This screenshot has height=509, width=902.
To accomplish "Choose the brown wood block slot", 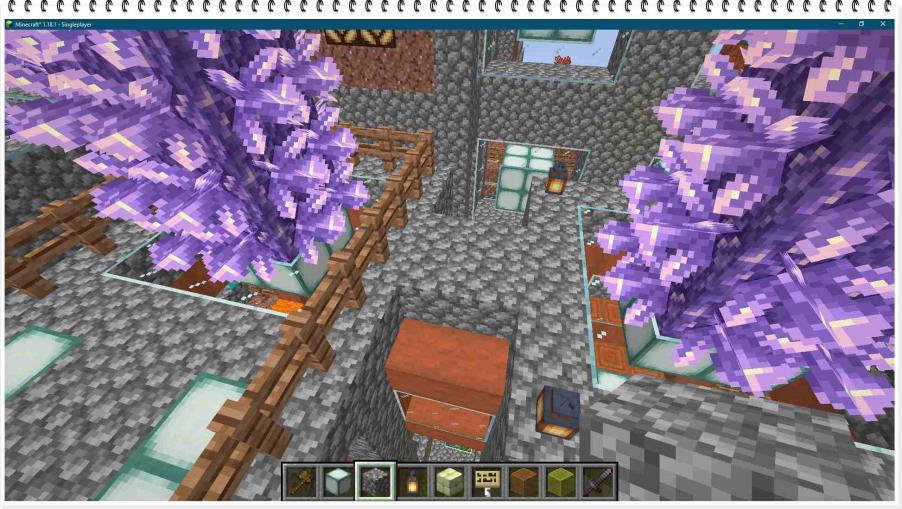I will [523, 482].
